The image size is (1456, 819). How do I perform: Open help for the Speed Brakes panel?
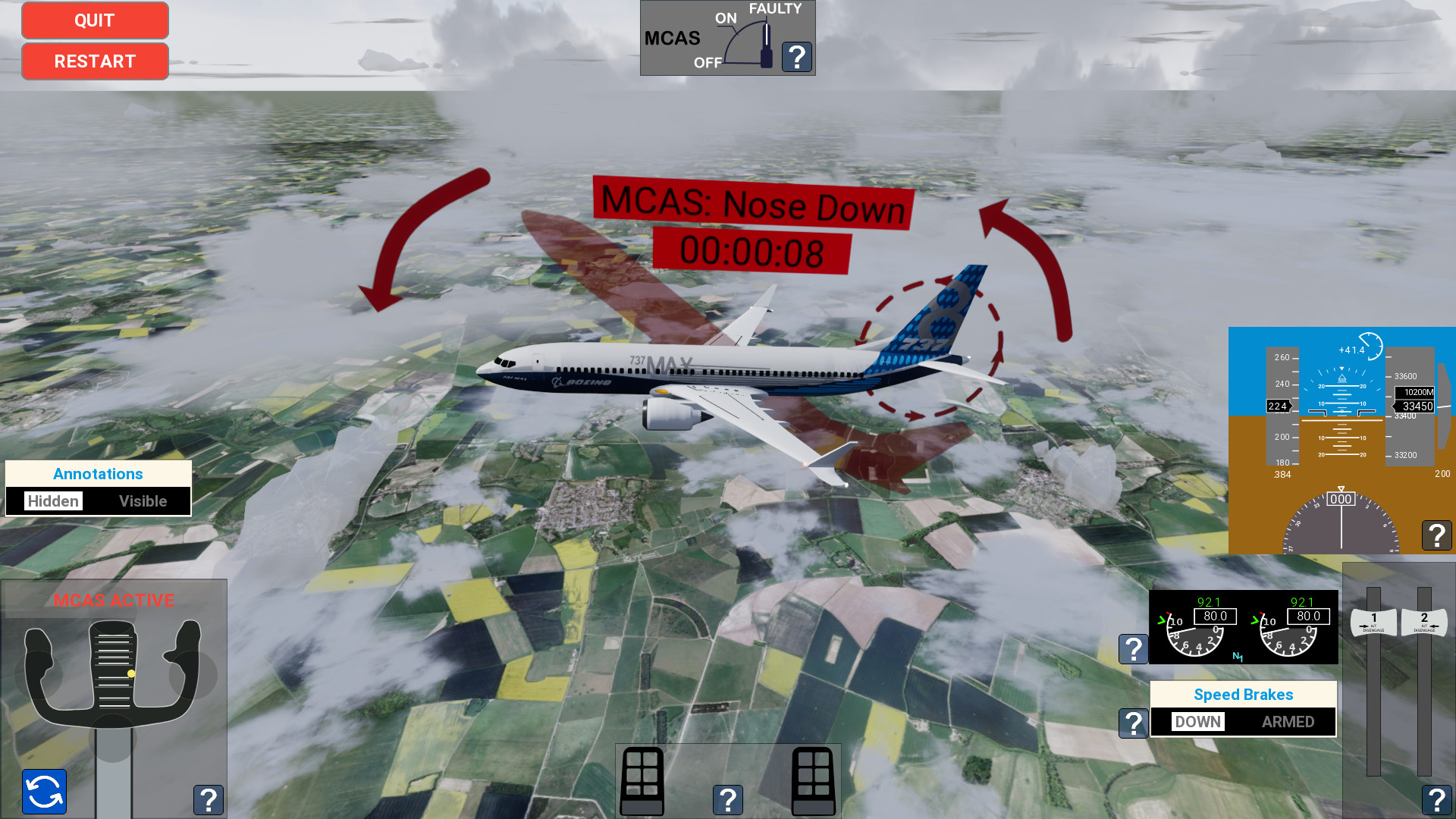1134,724
